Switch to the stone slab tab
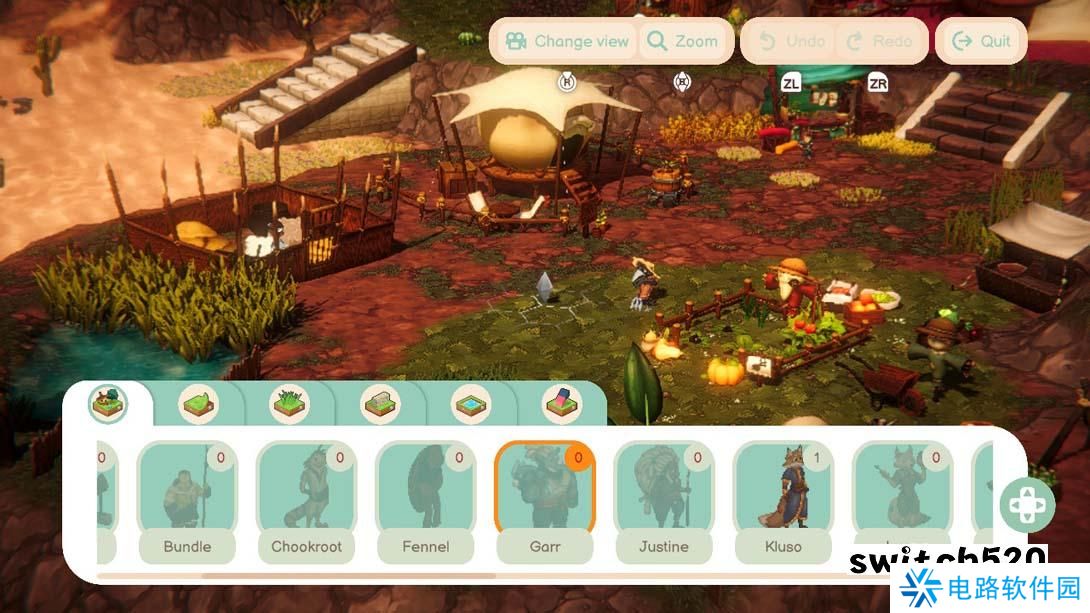1090x613 pixels. 380,404
